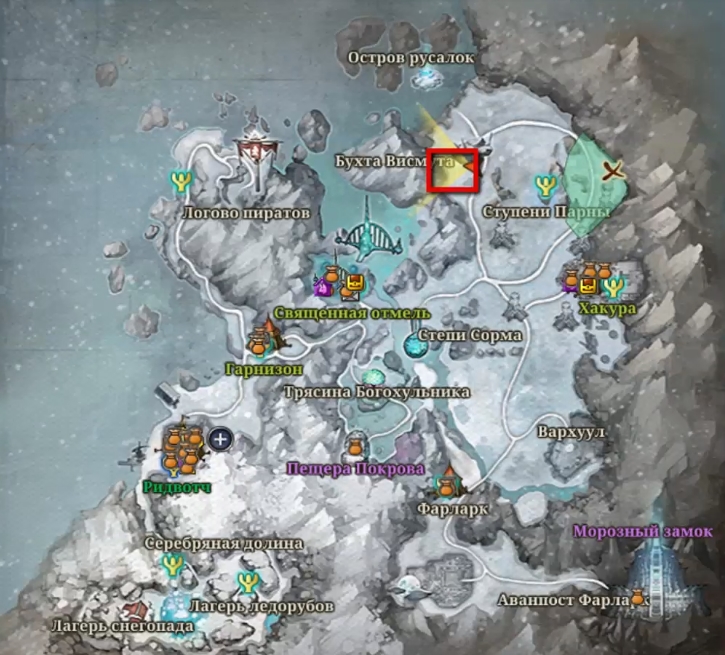The image size is (725, 655).
Task: Expand the plus button beside Ридвотч
Action: (x=220, y=438)
